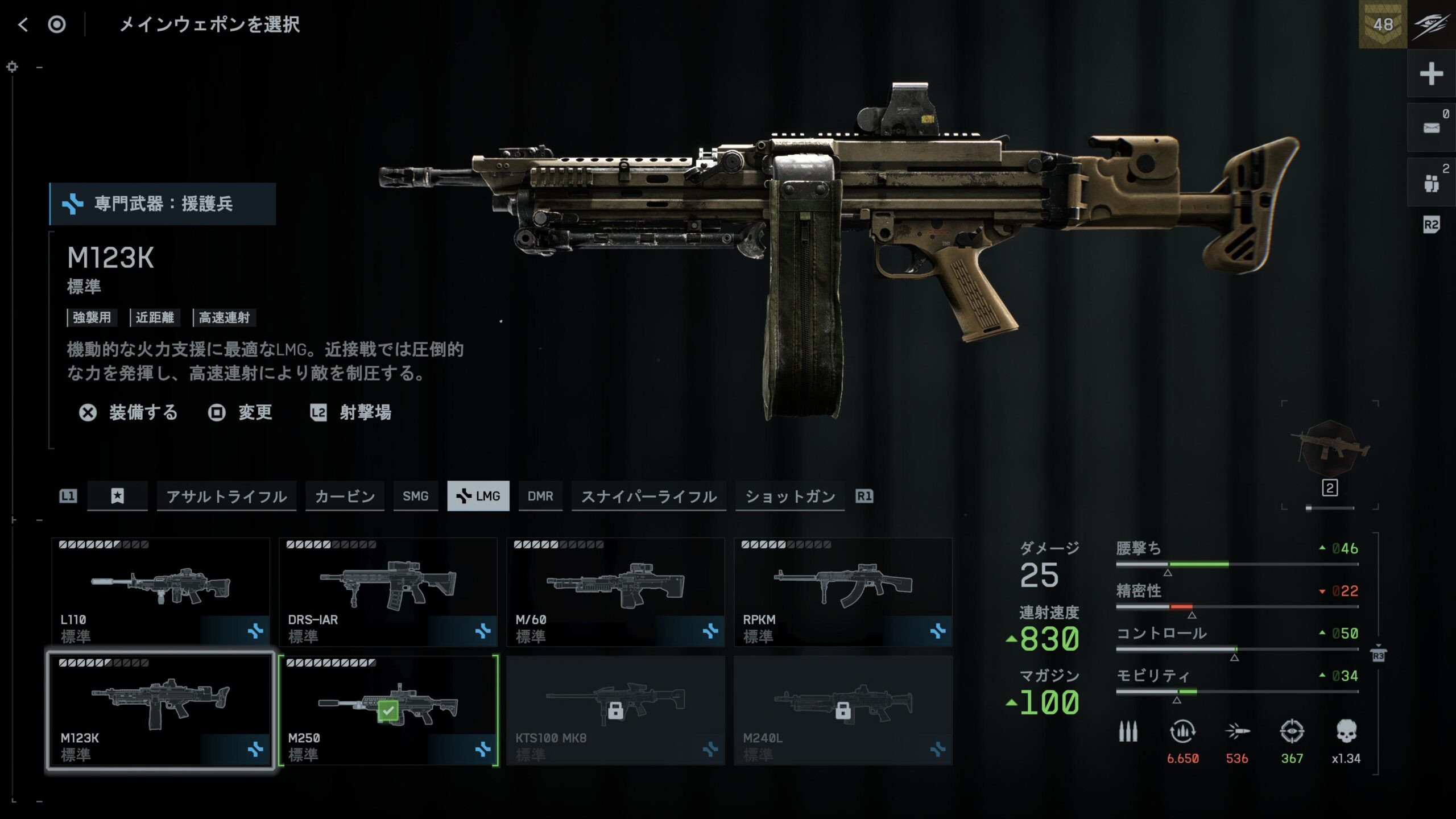Show the DMR weapon category
This screenshot has width=1456, height=819.
tap(540, 496)
